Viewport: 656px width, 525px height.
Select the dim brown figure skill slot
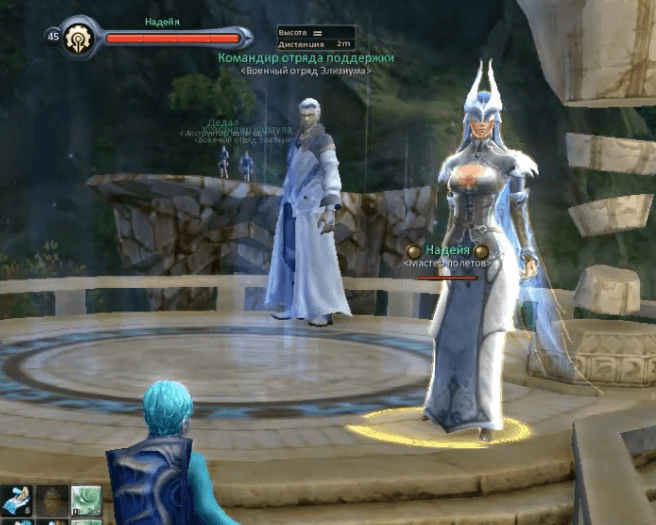coord(51,502)
